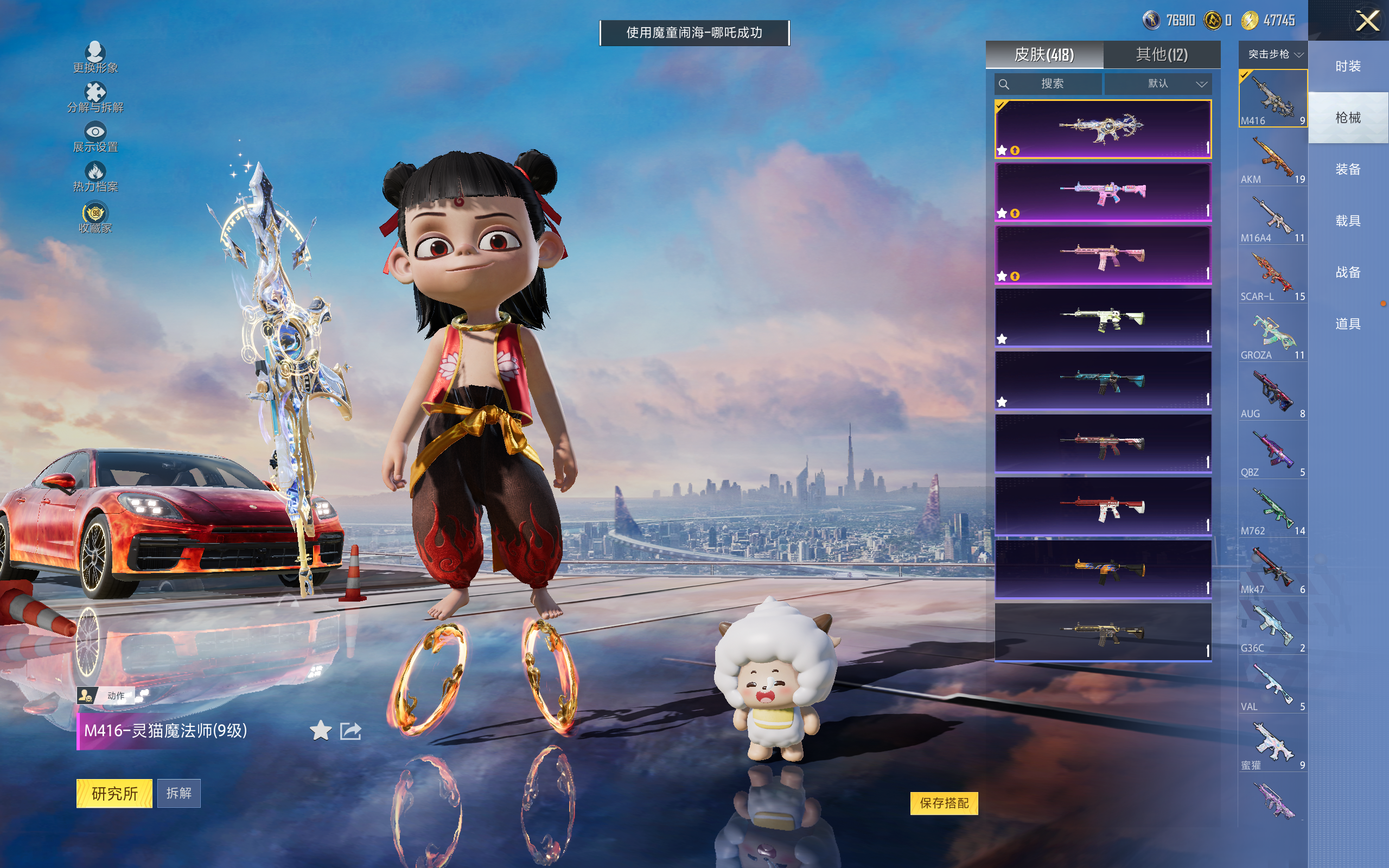Switch to the 战备 category
This screenshot has height=868, width=1389.
1347,272
